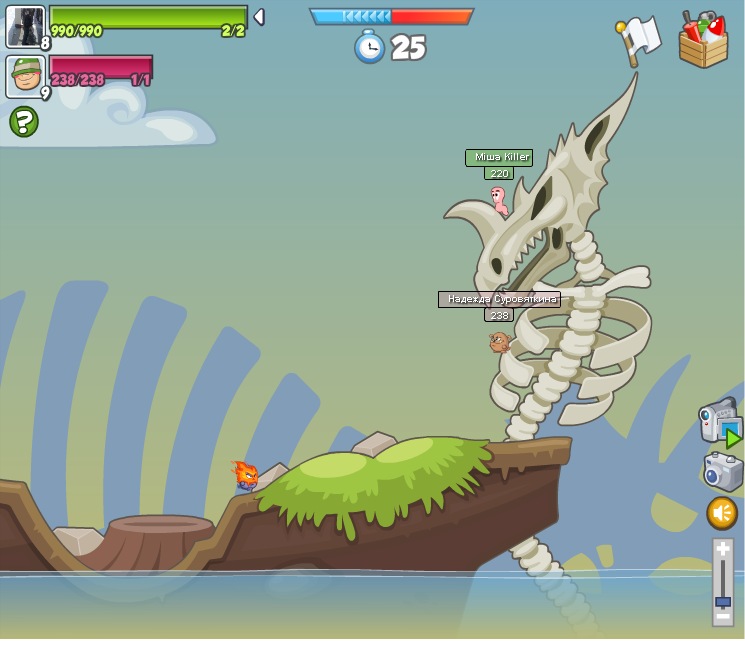
Task: Select the red team's green-cap avatar
Action: (x=25, y=76)
